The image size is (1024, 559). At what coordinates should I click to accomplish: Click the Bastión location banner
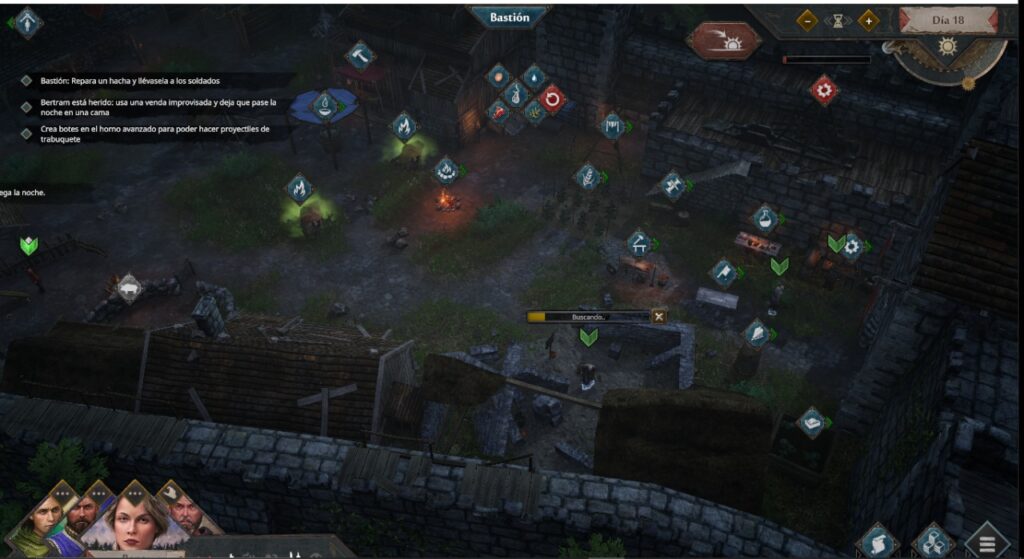508,18
